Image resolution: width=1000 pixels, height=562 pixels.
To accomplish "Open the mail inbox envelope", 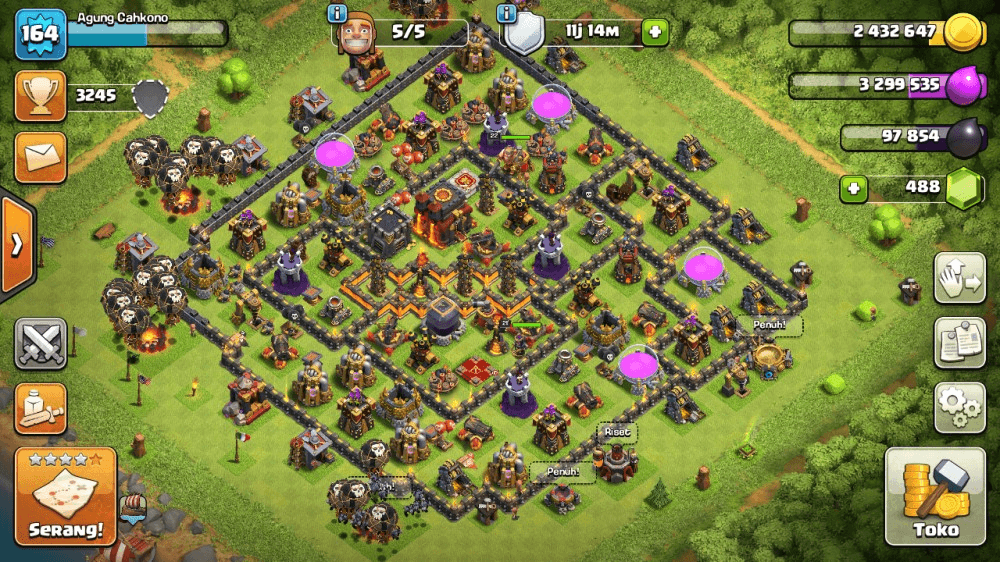I will pyautogui.click(x=40, y=157).
